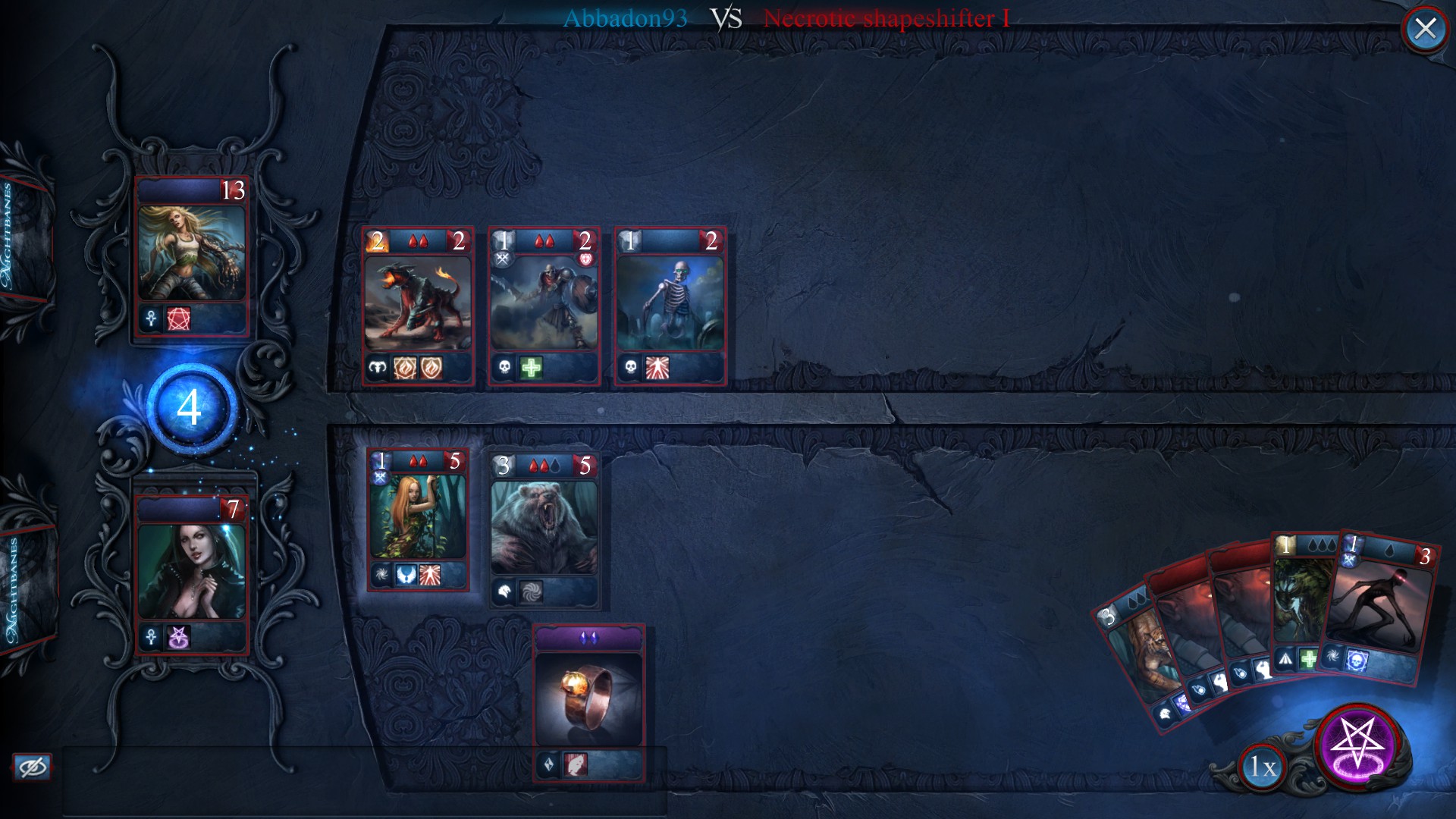Close the battle screen
The image size is (1456, 819).
(x=1425, y=29)
